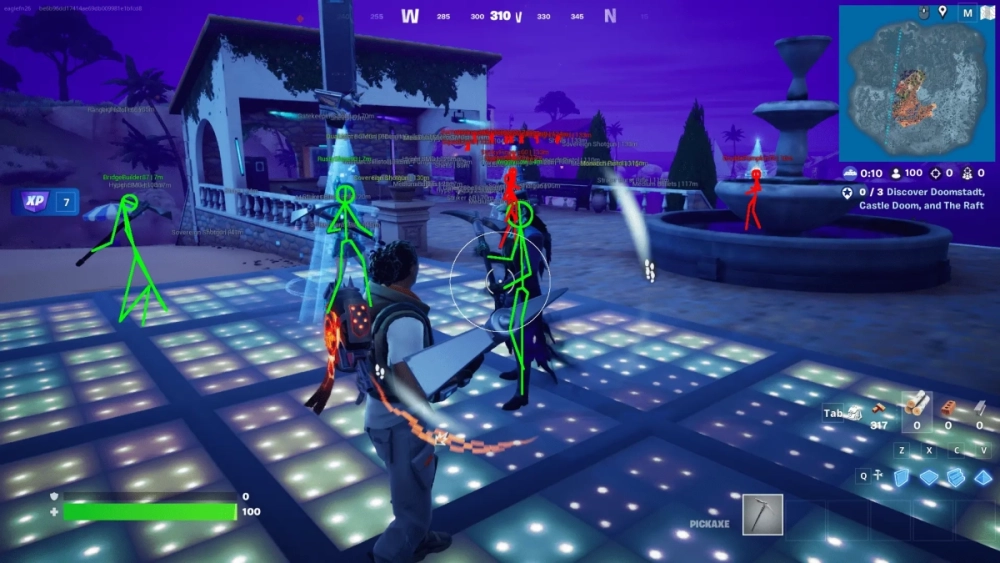Select the map marker pin icon

tap(941, 12)
